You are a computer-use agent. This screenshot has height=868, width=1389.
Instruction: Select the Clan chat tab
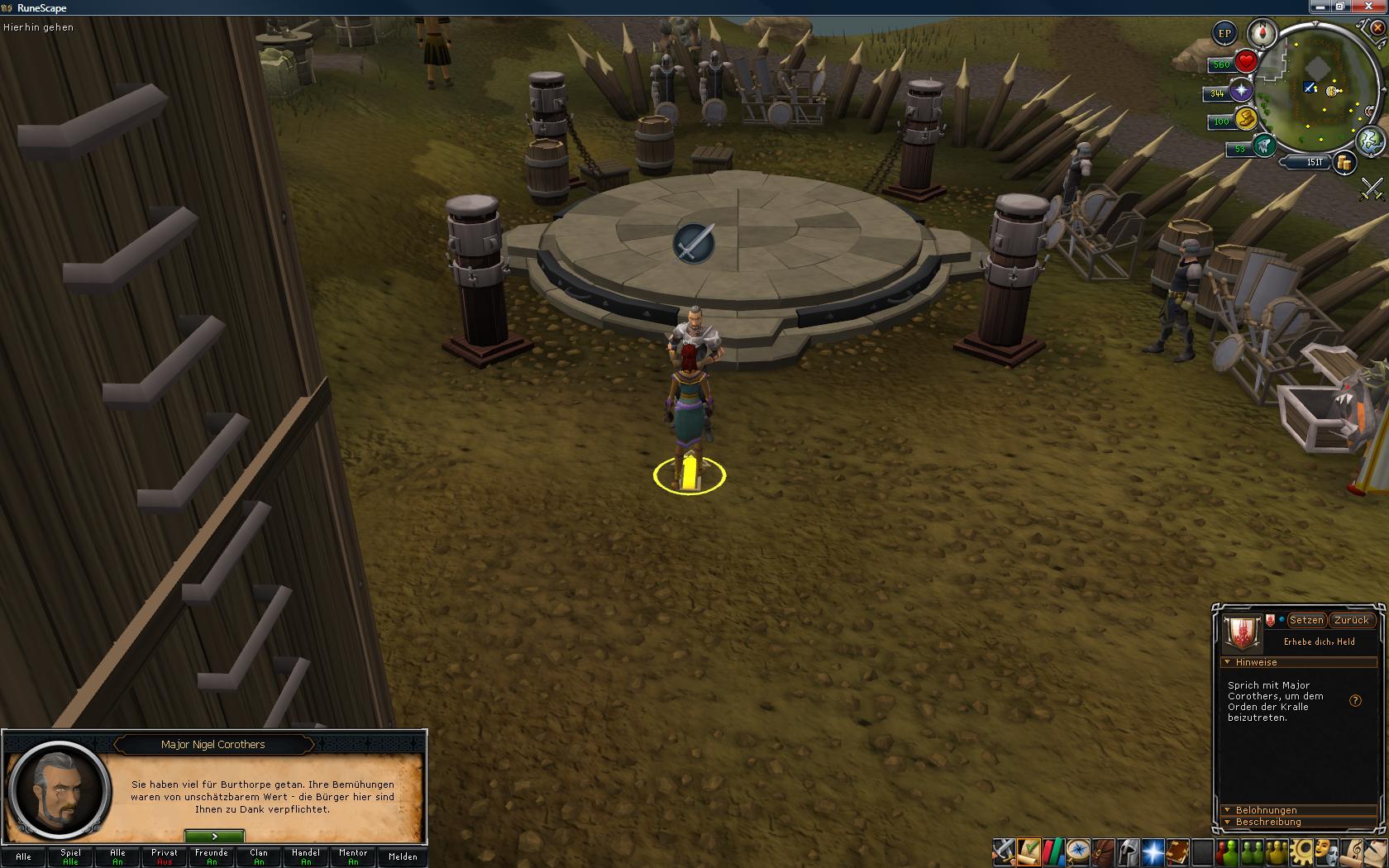tap(259, 856)
